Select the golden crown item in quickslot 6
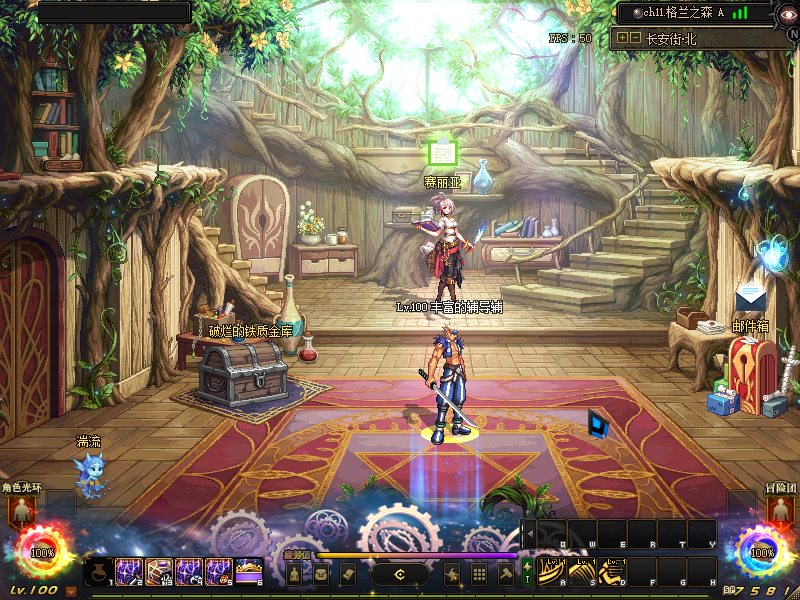The height and width of the screenshot is (600, 800). pyautogui.click(x=249, y=572)
